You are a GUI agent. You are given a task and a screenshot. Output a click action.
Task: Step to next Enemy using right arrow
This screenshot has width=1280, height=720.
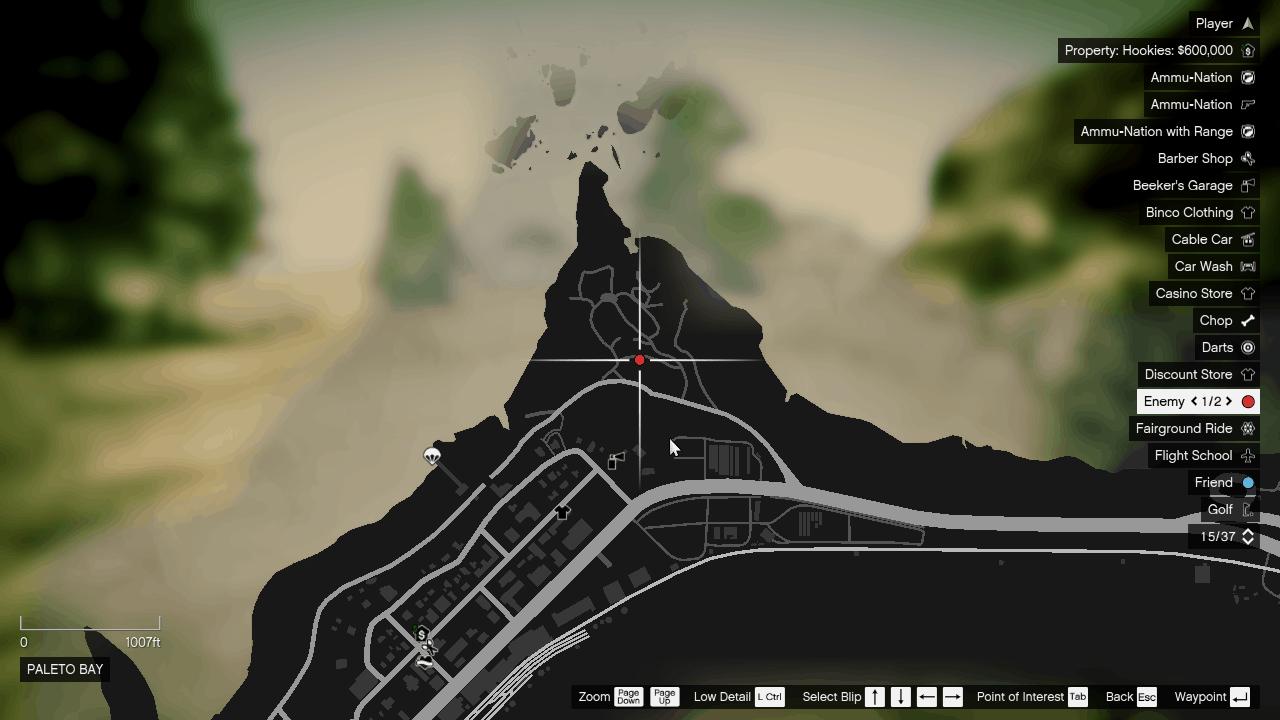pyautogui.click(x=1227, y=401)
